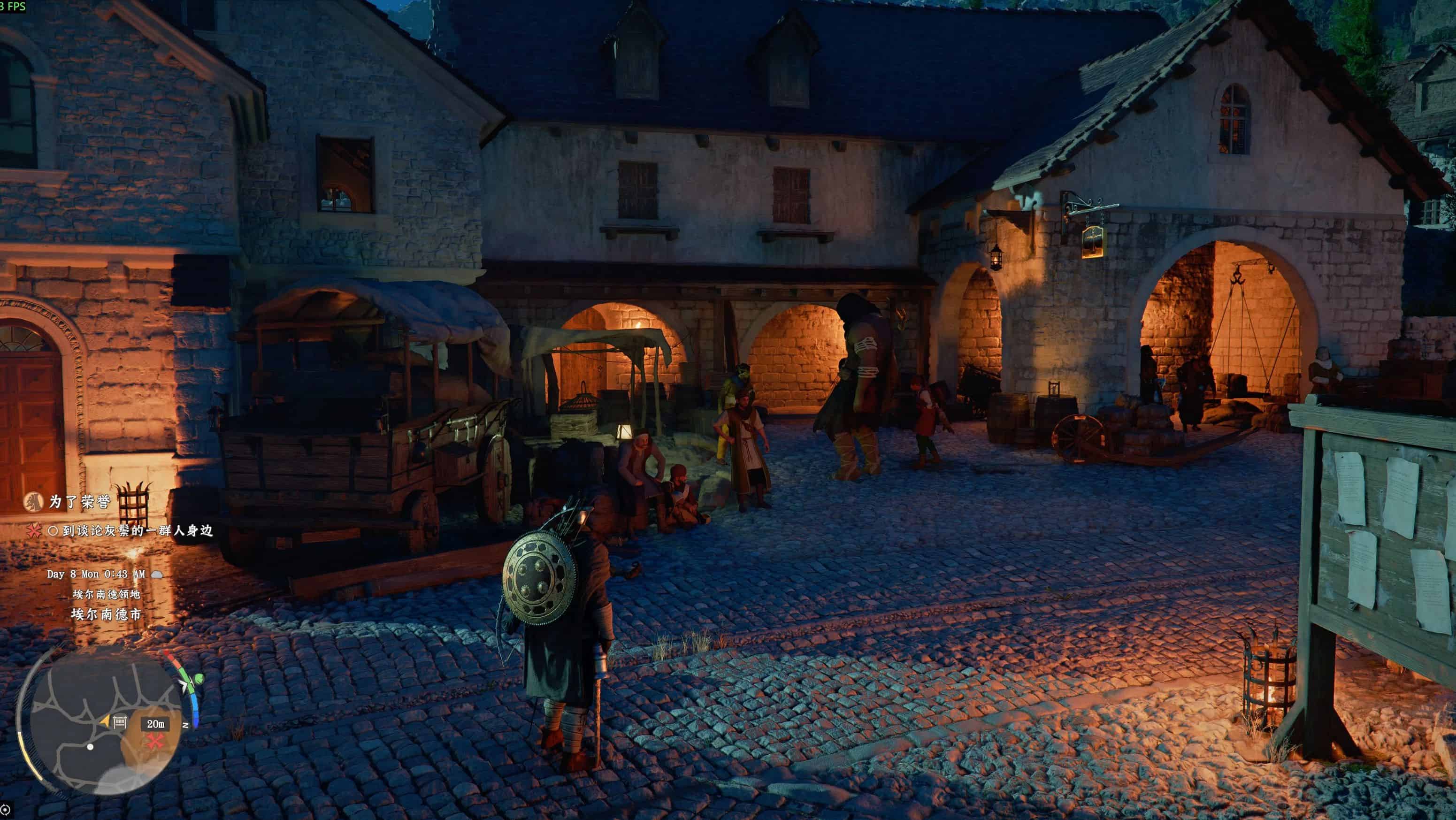
Task: Click the green head icon beside minimap
Action: pyautogui.click(x=198, y=678)
